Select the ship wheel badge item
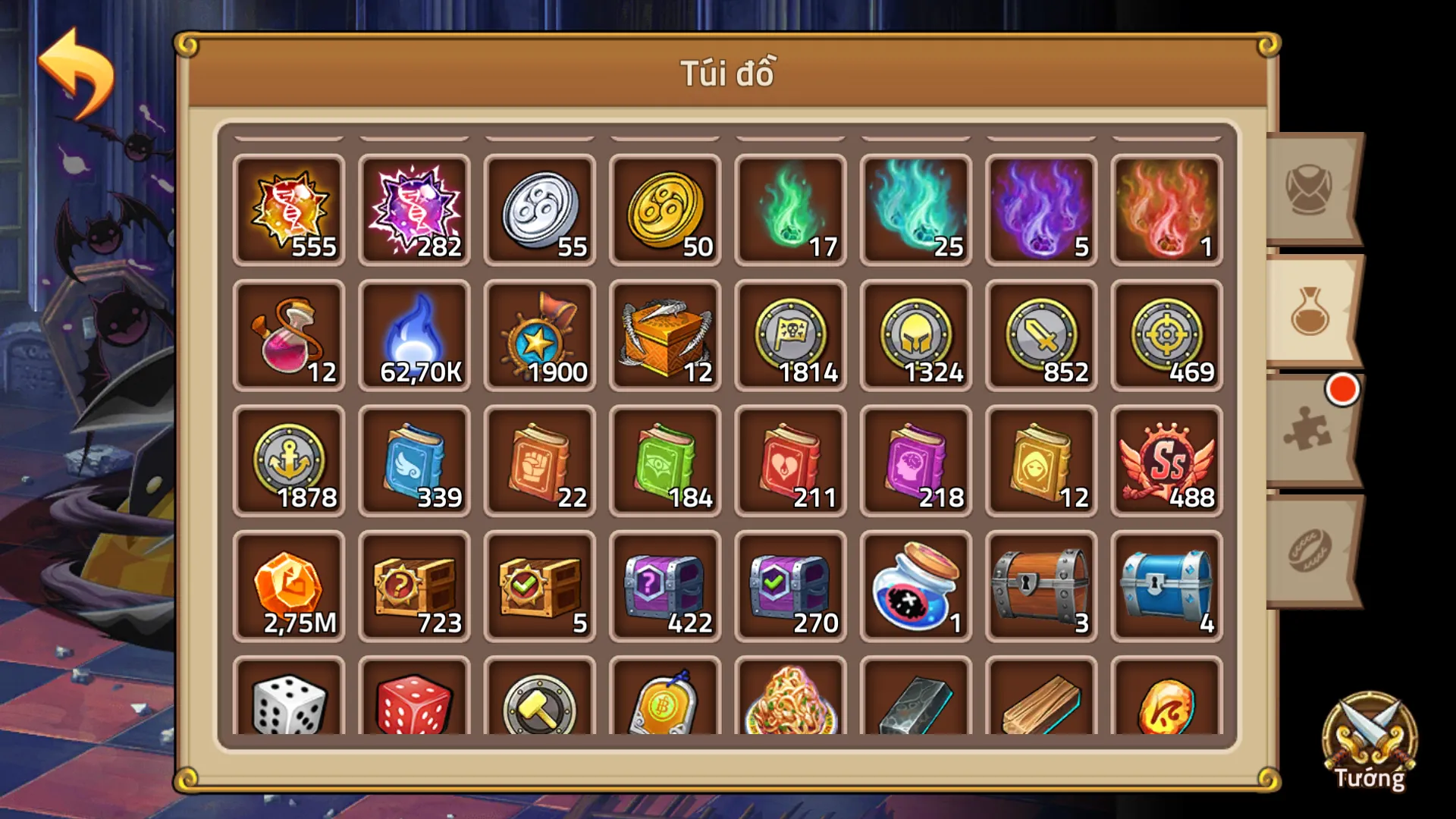The image size is (1456, 819). point(539,336)
